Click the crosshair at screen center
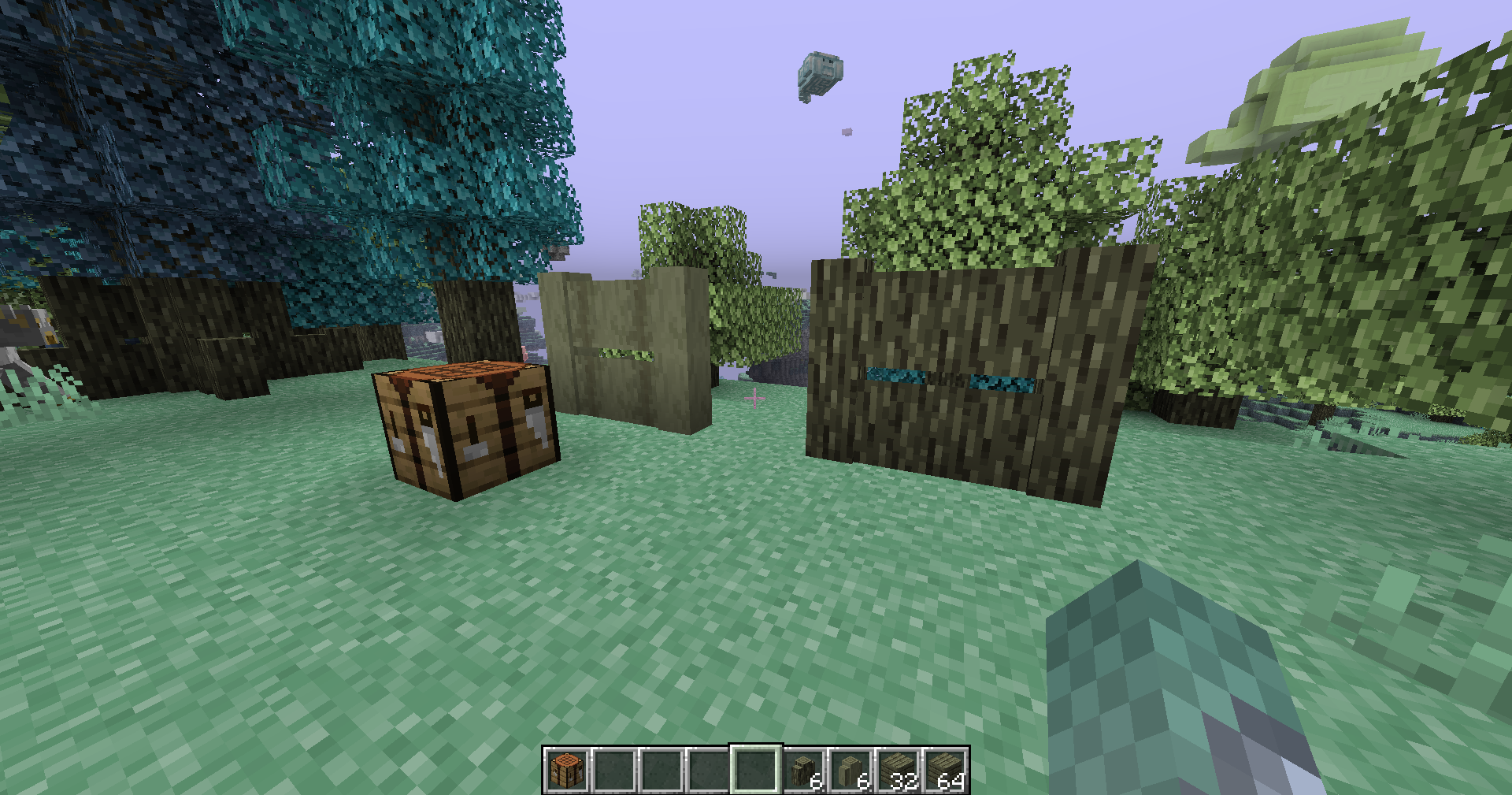This screenshot has width=1512, height=795. click(x=754, y=398)
